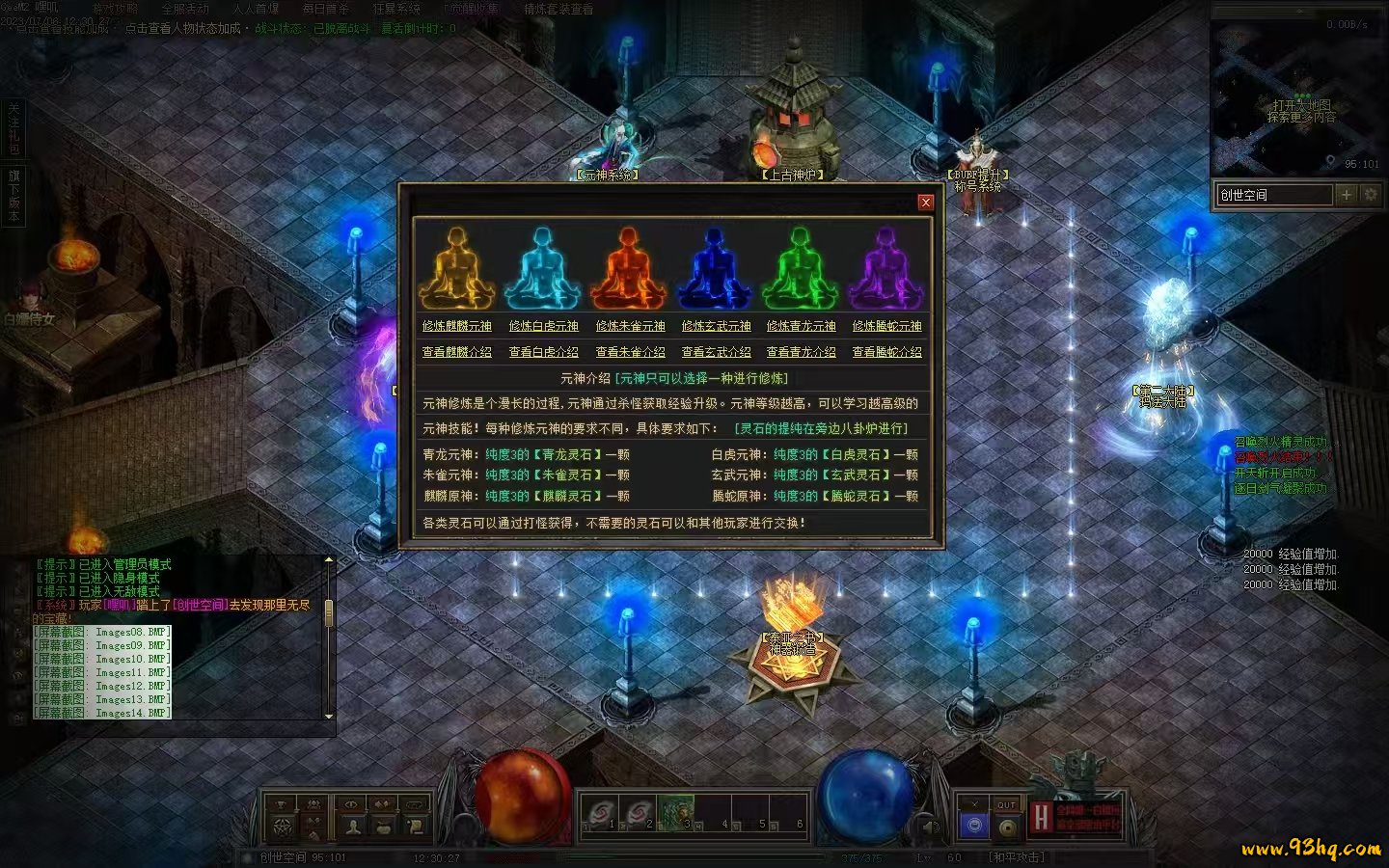View 查看白虎介绍 details
This screenshot has width=1389, height=868.
click(x=543, y=352)
